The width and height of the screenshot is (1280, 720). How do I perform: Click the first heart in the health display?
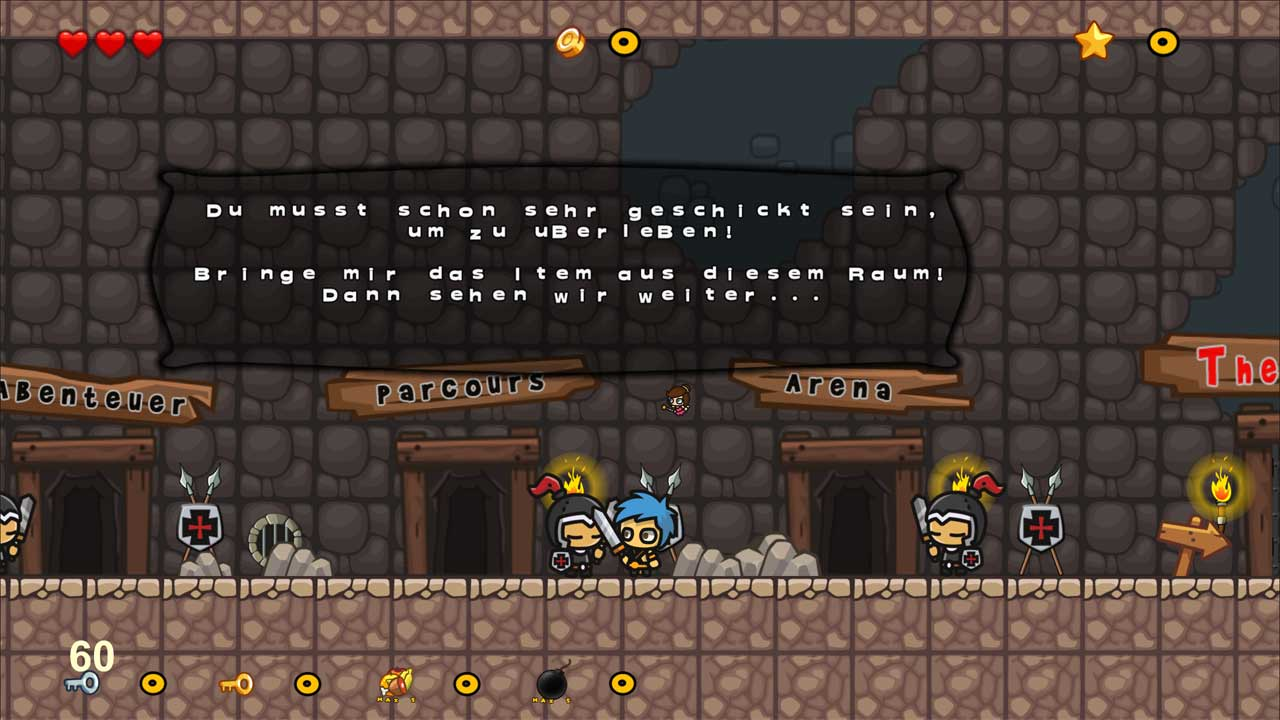(71, 44)
